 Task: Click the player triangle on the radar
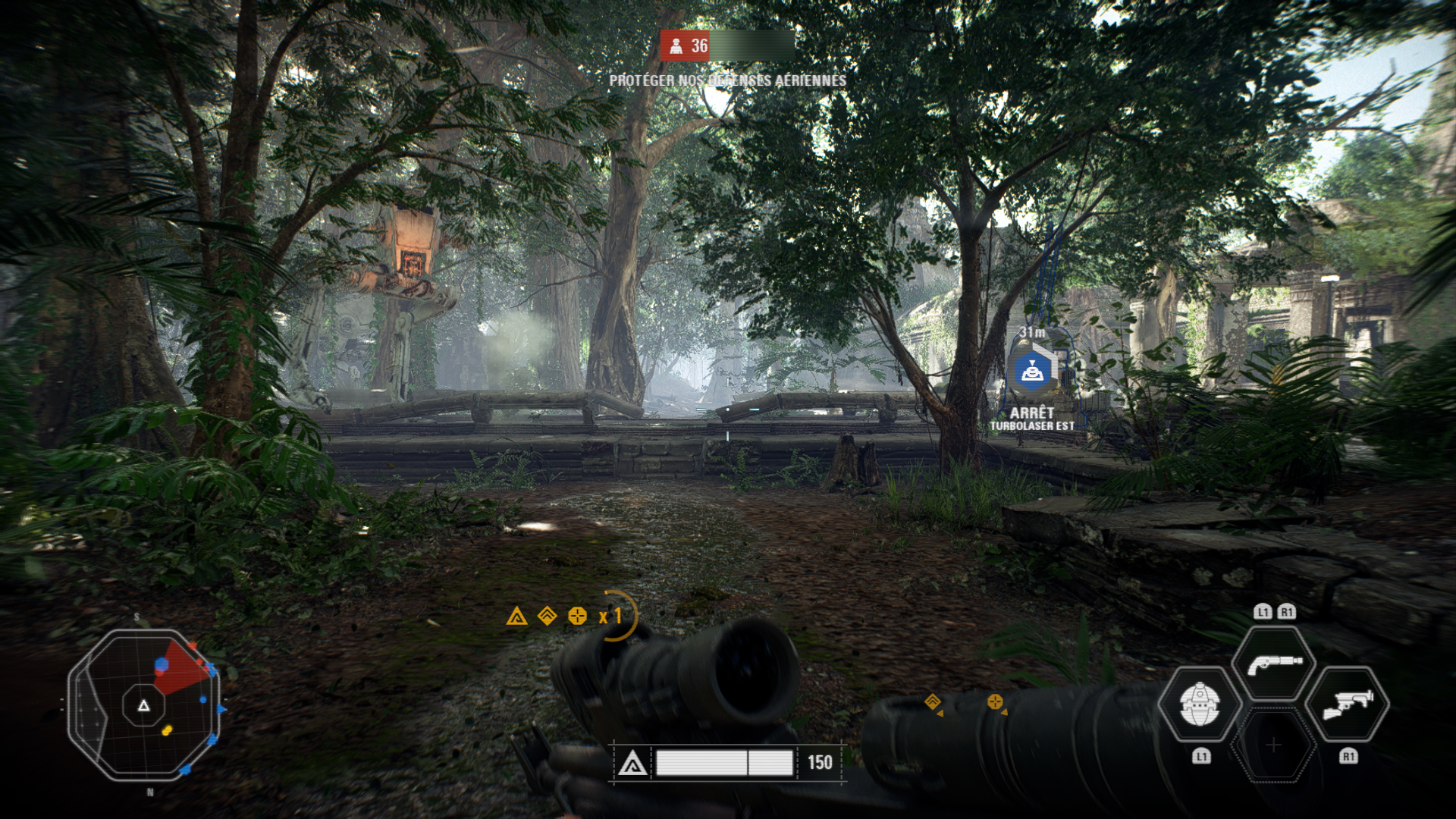tap(143, 705)
